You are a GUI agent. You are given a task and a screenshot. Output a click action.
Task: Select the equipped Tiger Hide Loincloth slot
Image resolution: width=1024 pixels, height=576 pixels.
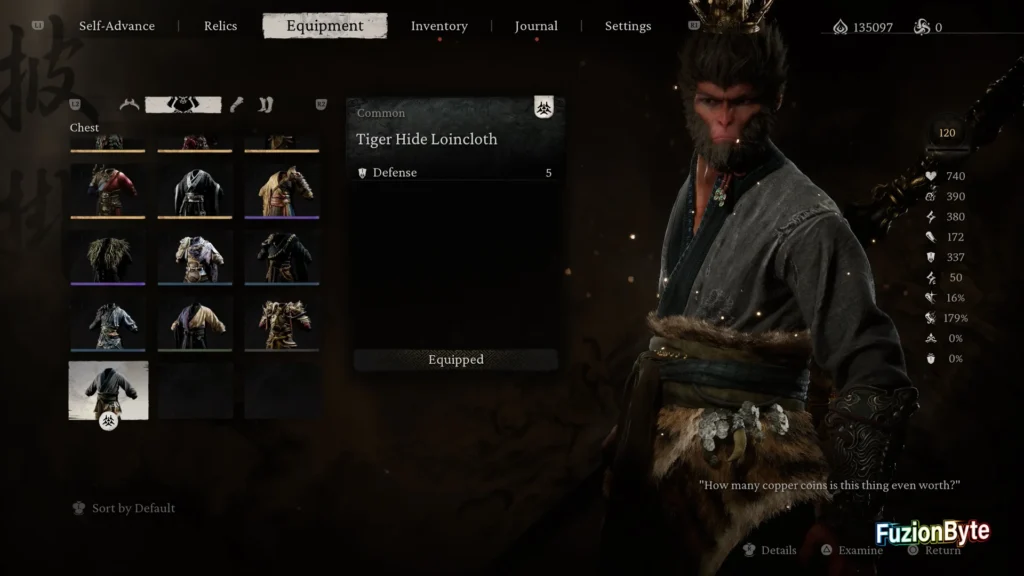pos(108,390)
